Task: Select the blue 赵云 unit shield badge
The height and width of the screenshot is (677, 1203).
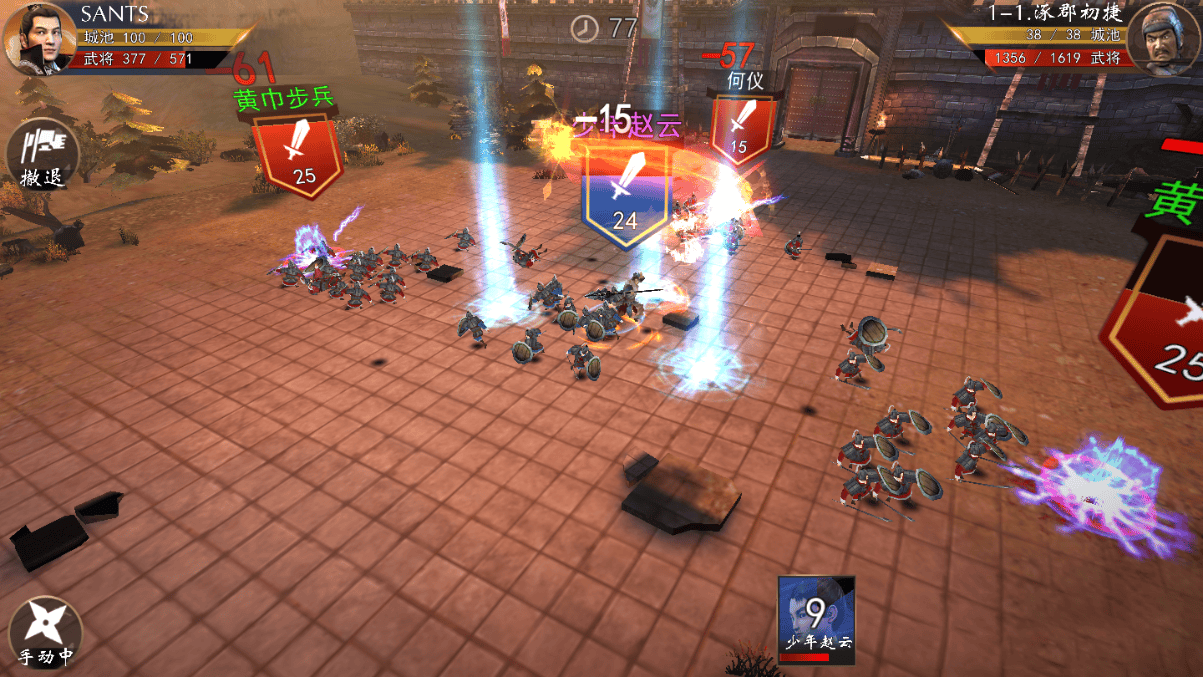Action: (625, 192)
